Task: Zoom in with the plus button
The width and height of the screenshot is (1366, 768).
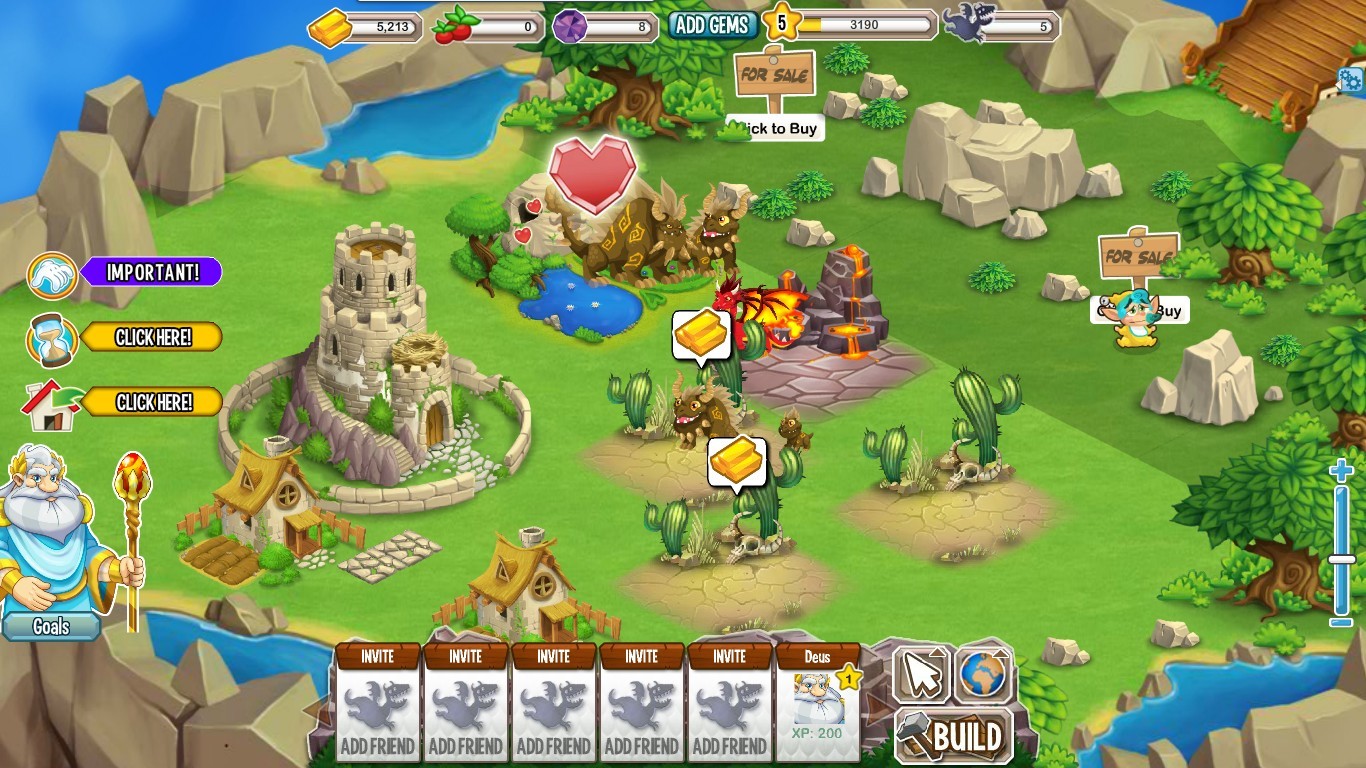Action: pos(1341,472)
